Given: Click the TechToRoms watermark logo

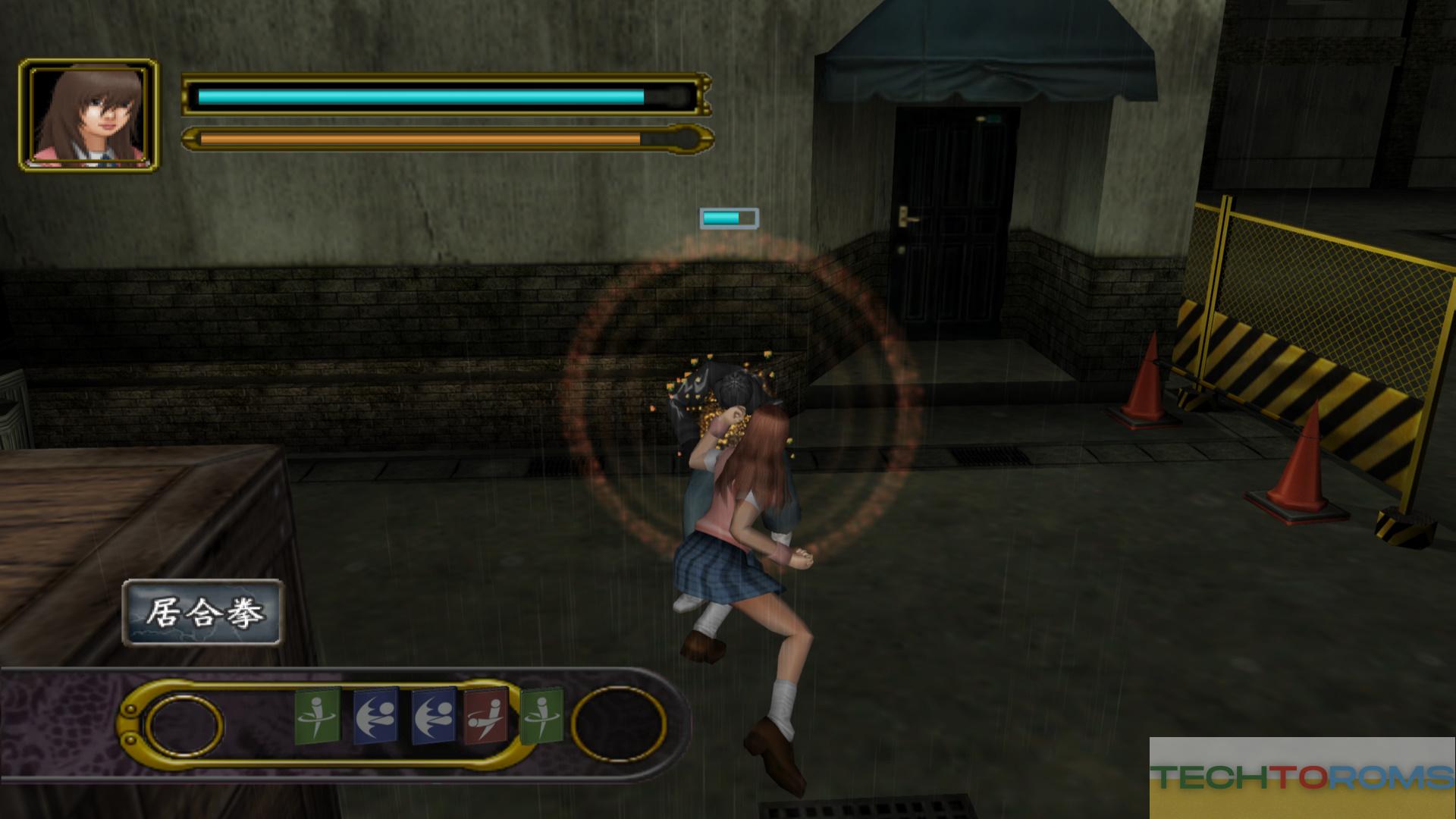Looking at the screenshot, I should click(1301, 777).
